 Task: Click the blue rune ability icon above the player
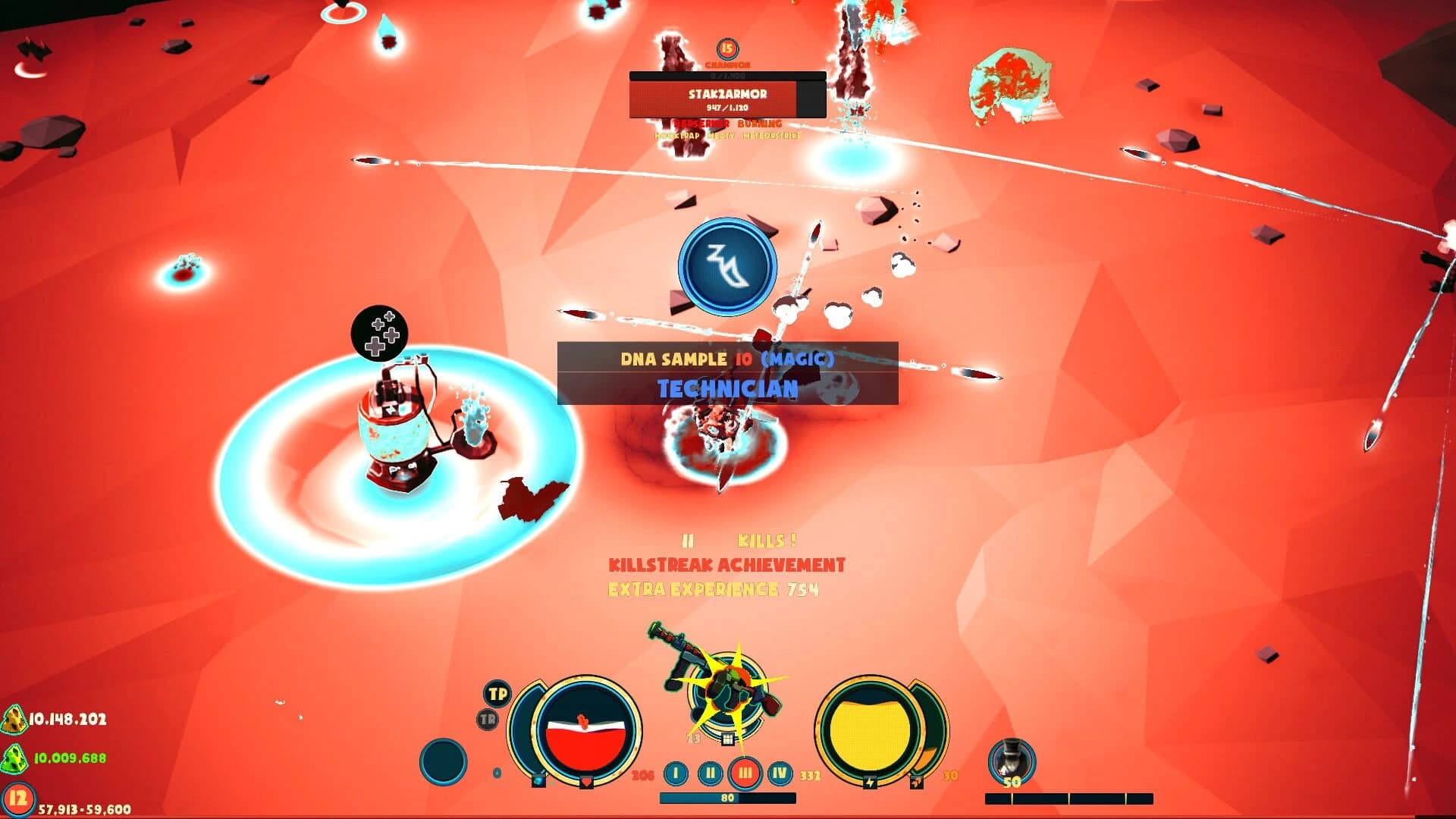724,265
